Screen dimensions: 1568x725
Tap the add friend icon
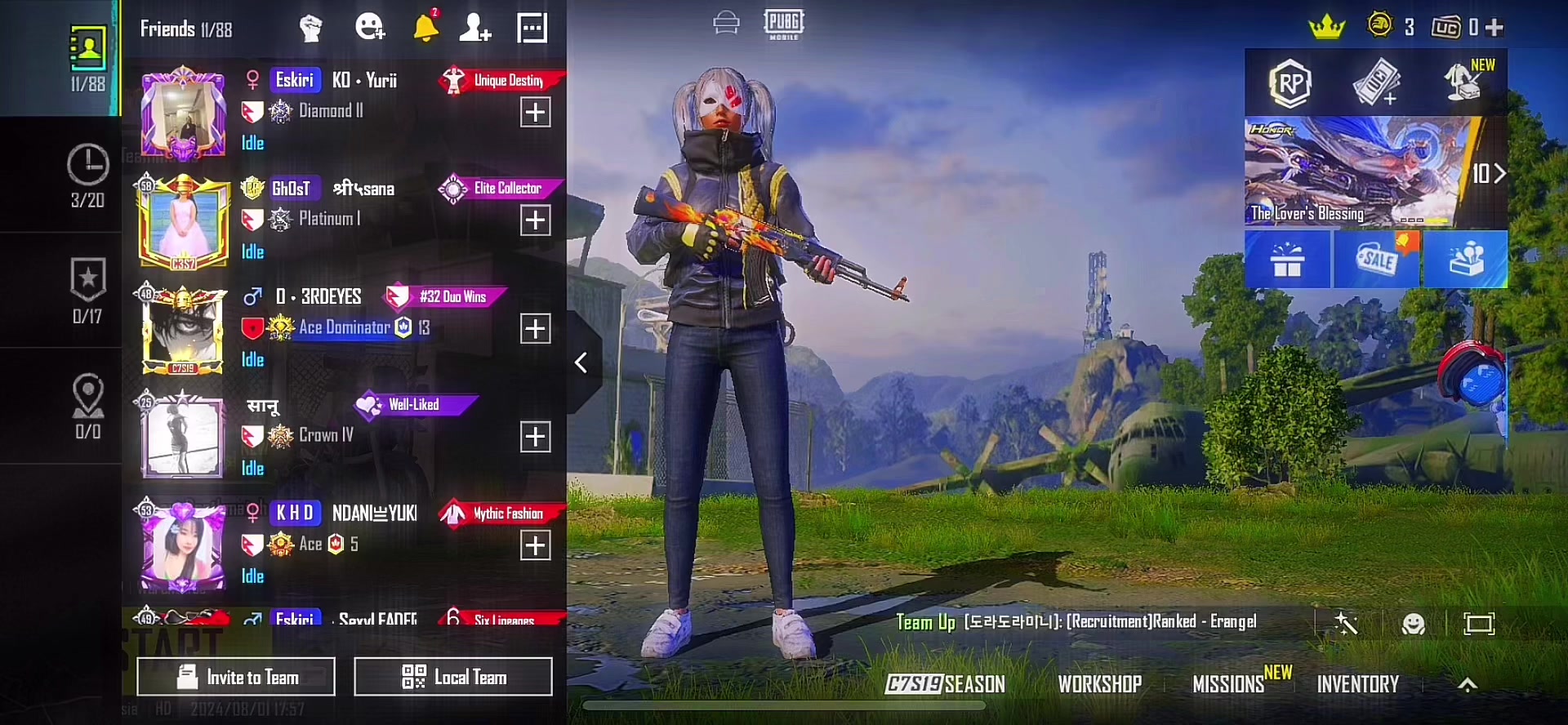(x=474, y=28)
